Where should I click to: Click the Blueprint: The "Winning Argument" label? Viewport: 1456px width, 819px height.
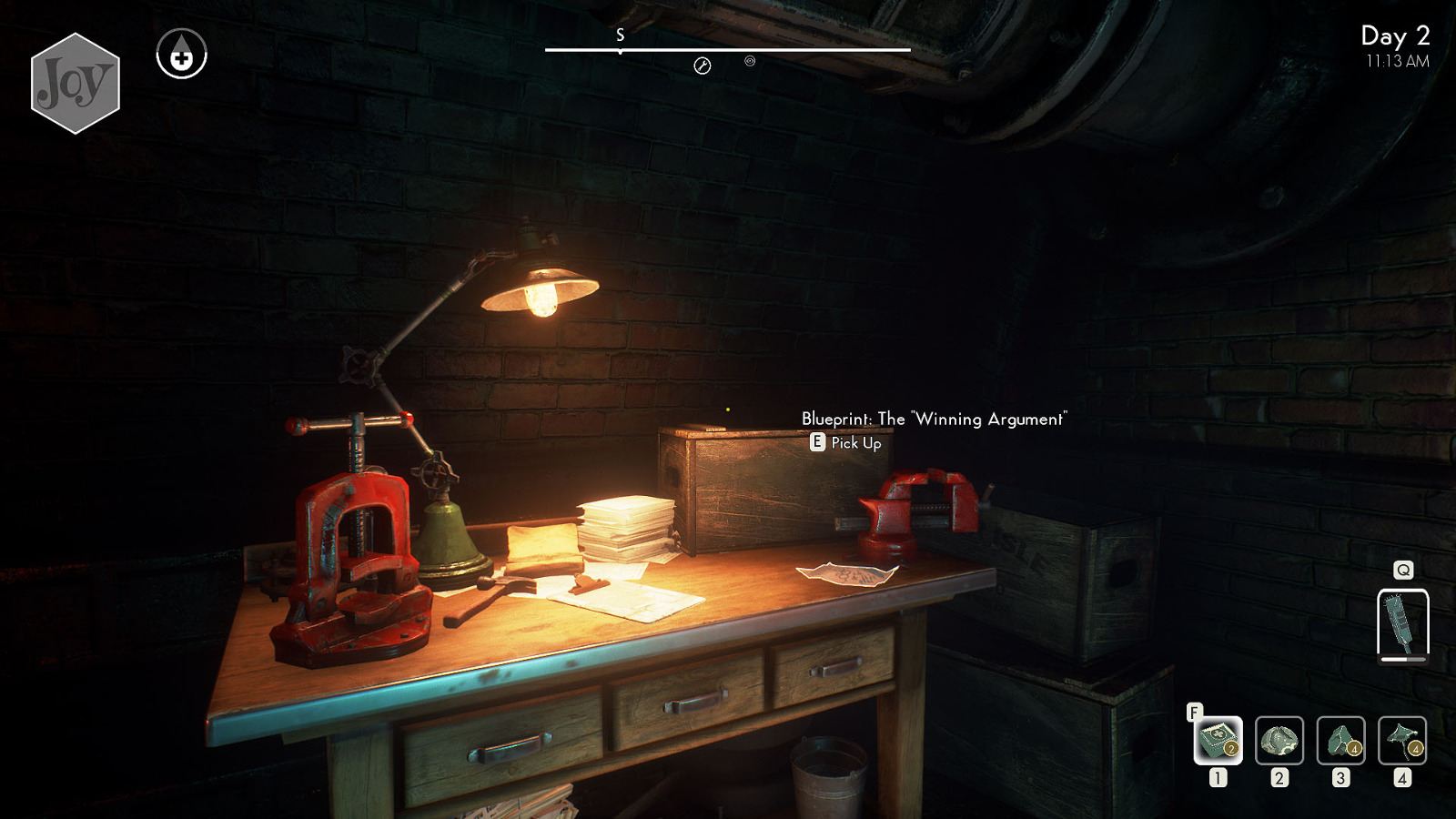934,420
